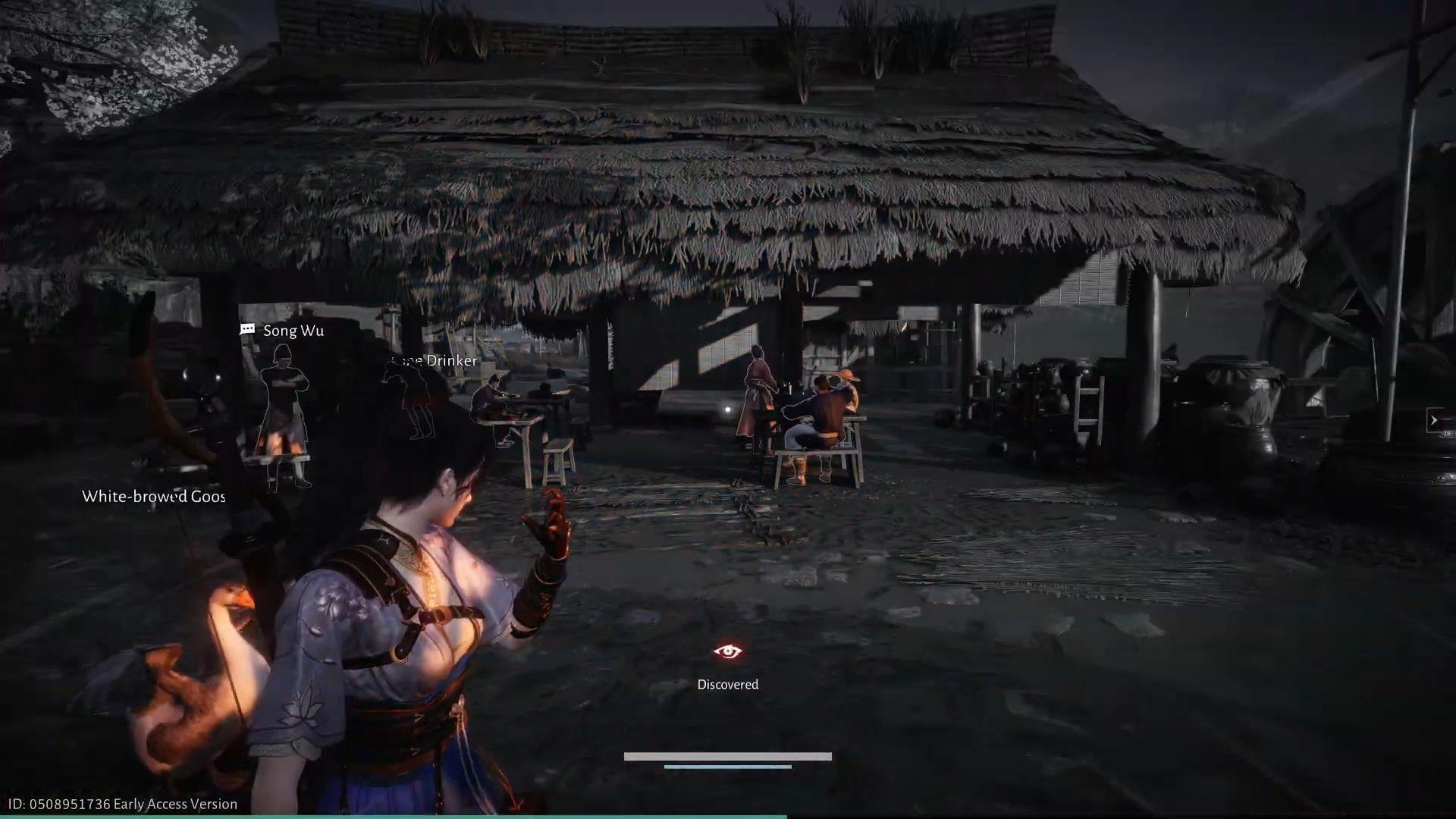Screen dimensions: 1456x819
Task: Click the White-browed Goose nameplate
Action: pos(153,497)
